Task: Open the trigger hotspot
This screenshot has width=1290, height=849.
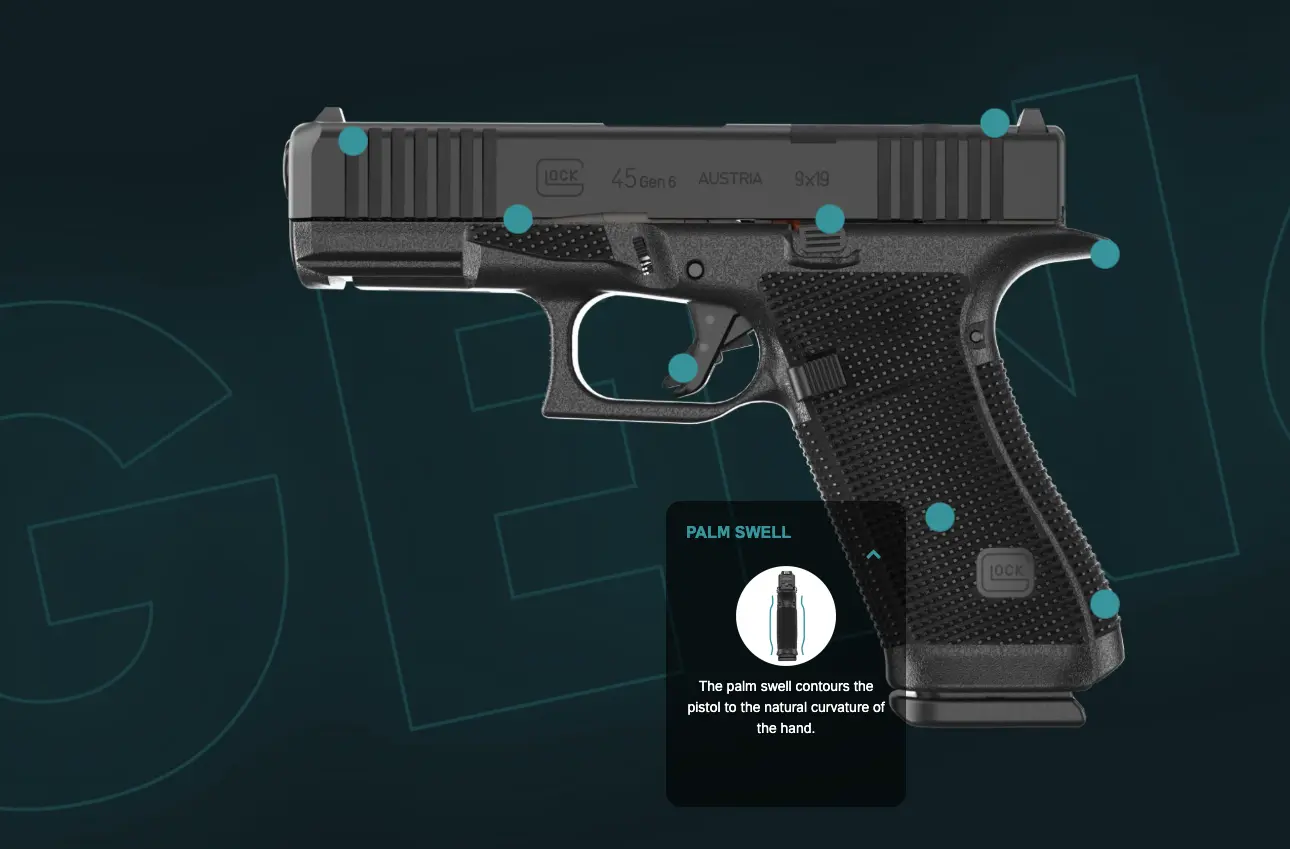Action: click(x=684, y=367)
